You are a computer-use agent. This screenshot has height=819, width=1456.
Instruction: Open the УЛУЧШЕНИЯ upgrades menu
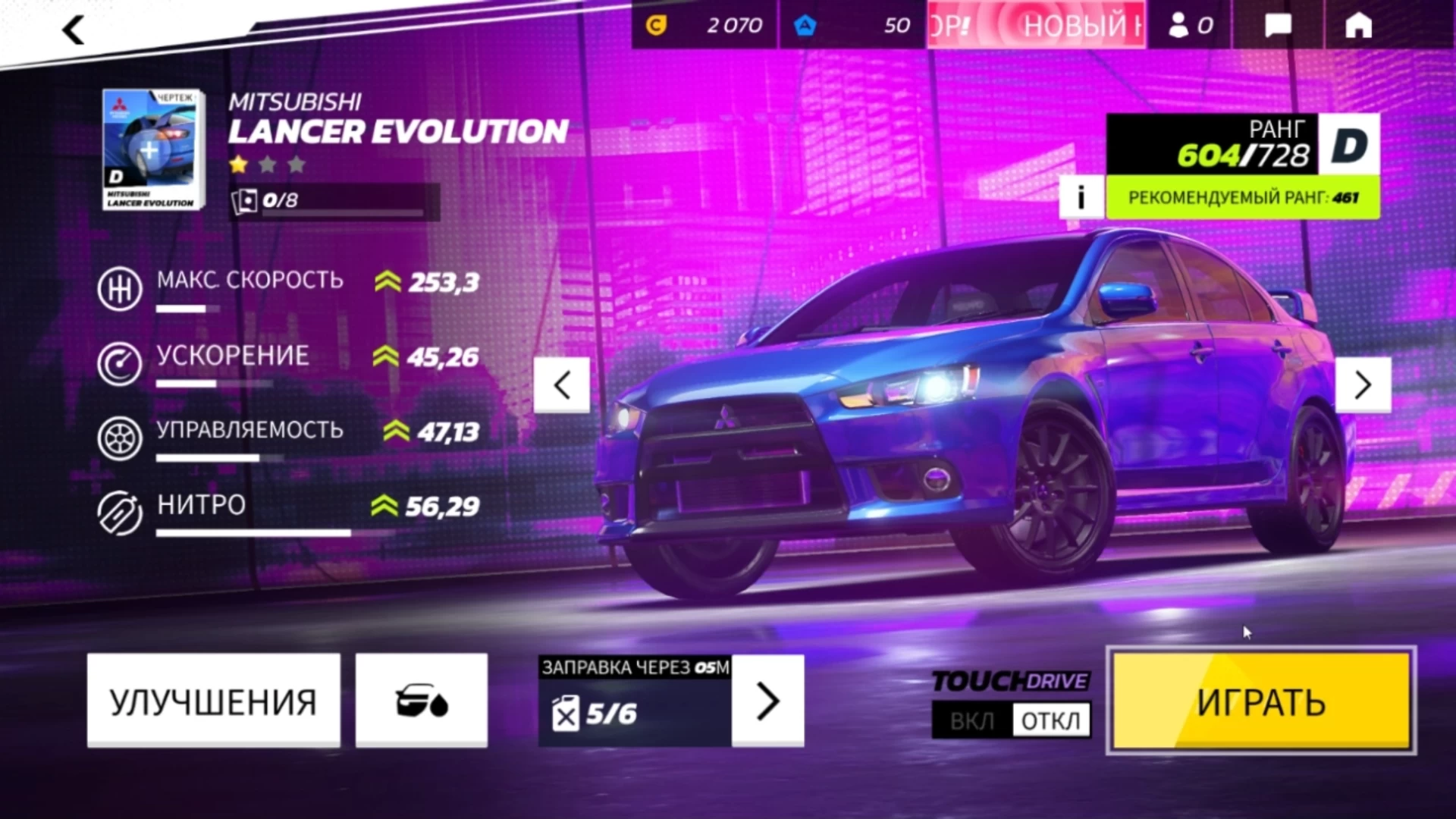click(213, 701)
